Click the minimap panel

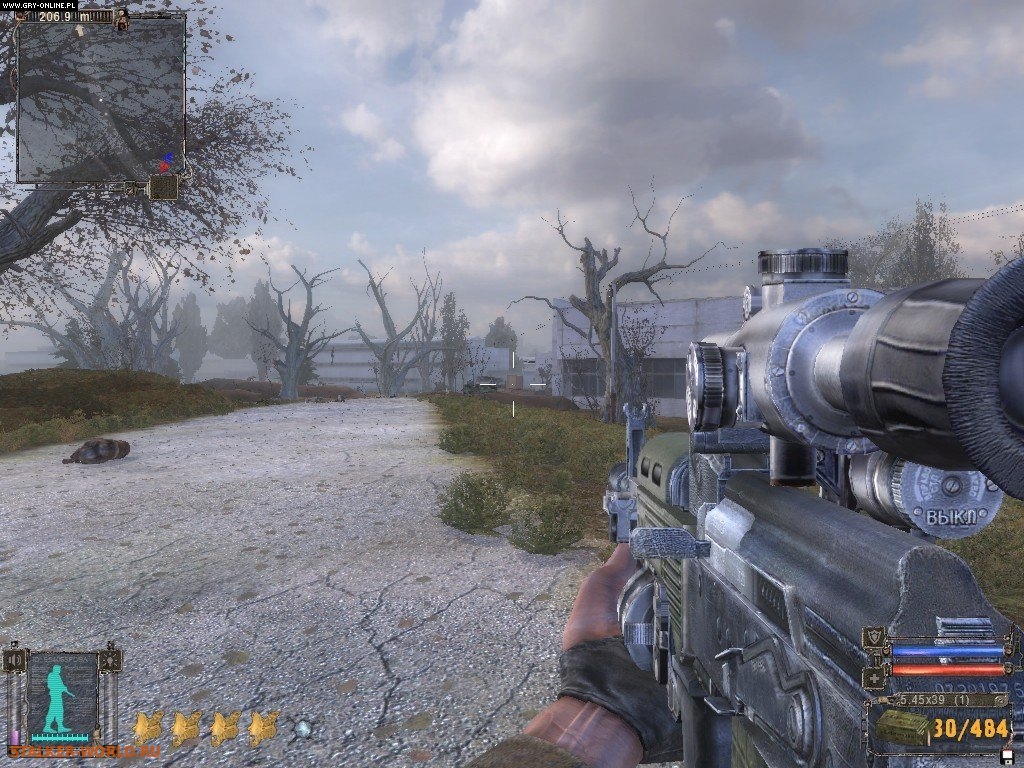point(101,97)
